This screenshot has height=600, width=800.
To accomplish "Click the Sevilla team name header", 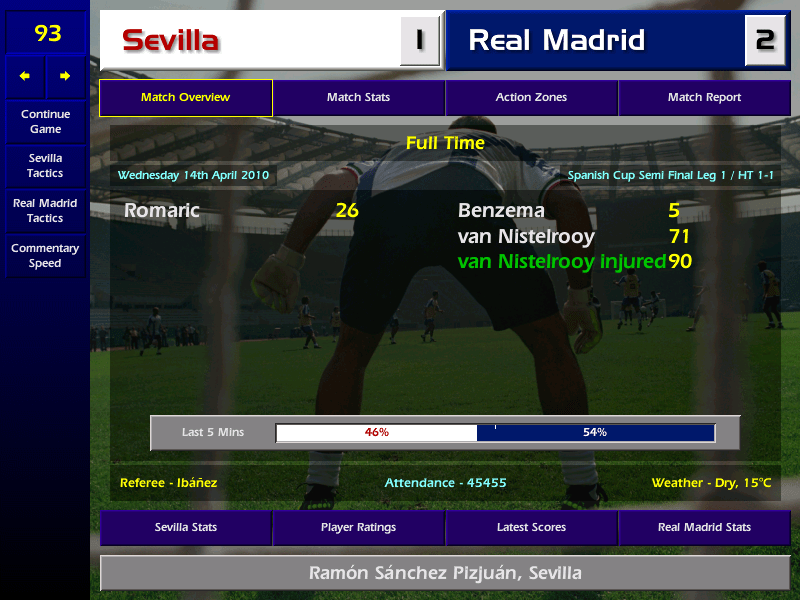I will [x=171, y=41].
